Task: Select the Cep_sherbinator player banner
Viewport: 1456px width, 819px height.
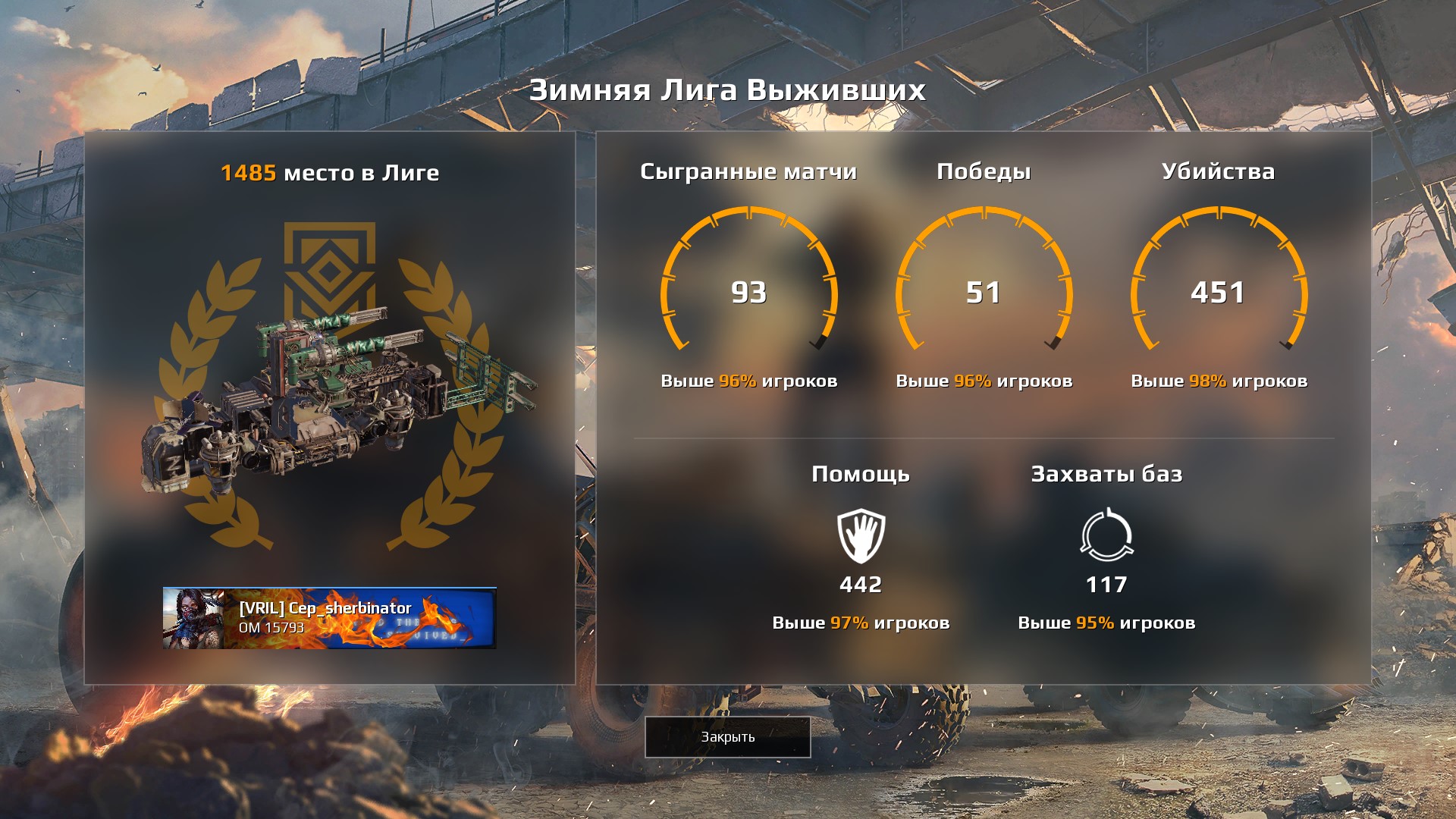Action: 329,617
